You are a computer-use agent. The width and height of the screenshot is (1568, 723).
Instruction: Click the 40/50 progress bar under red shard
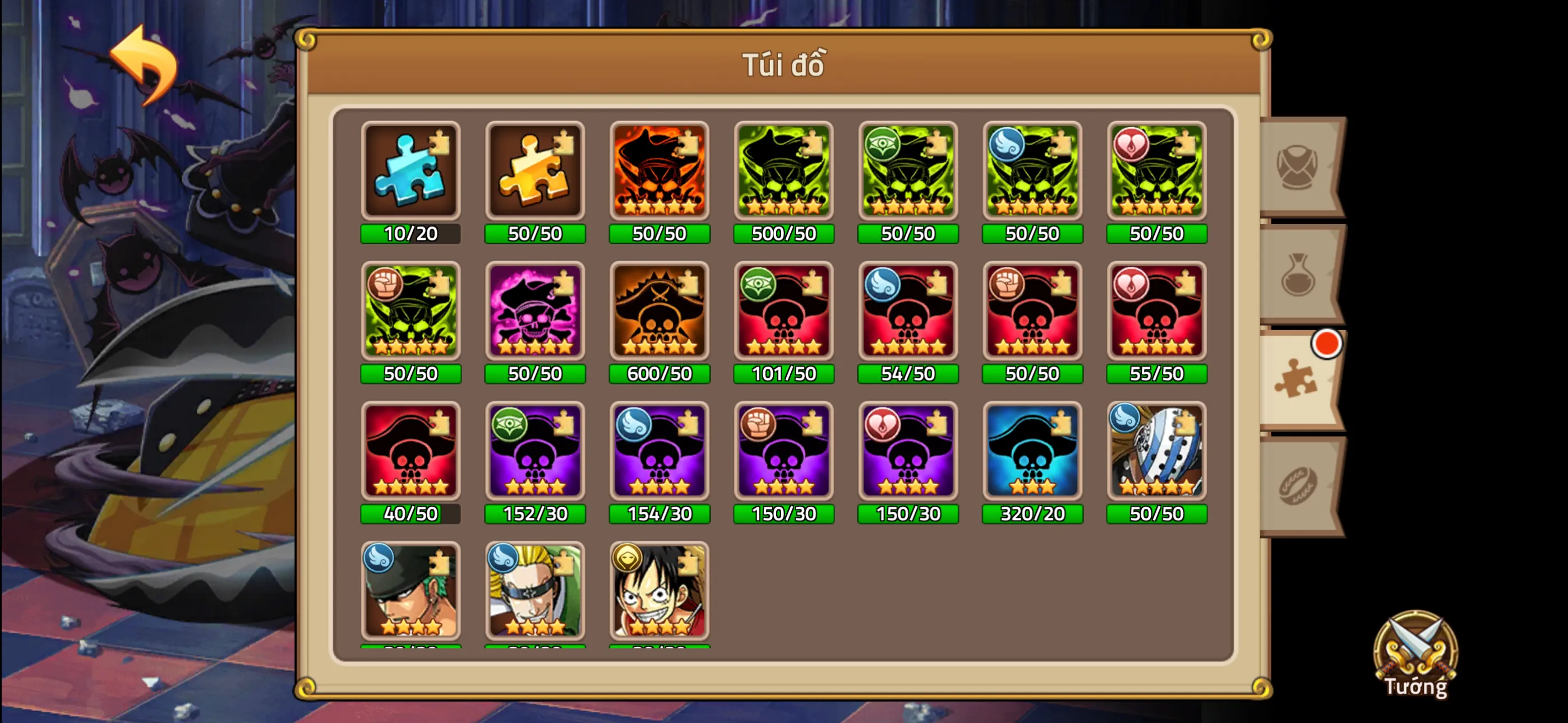411,515
